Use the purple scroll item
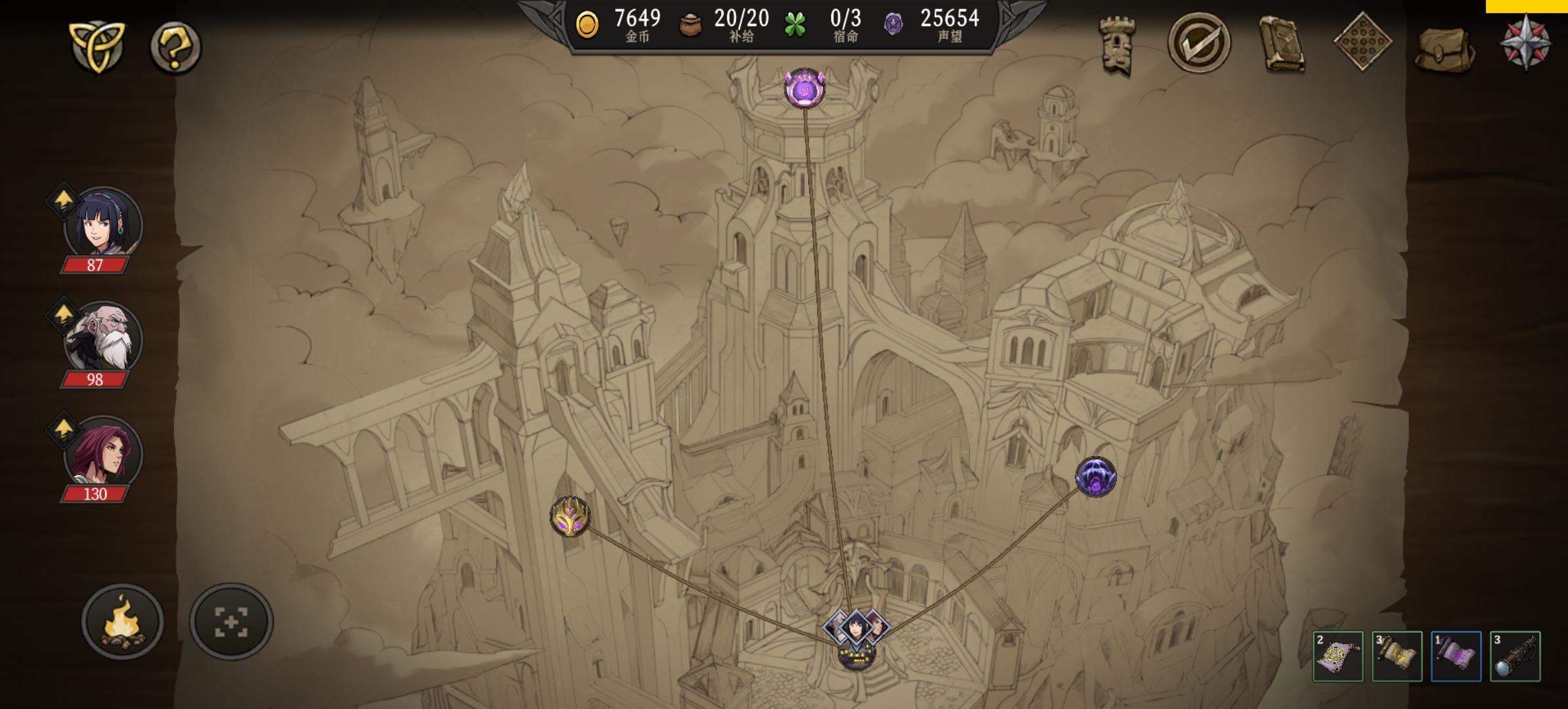This screenshot has width=1568, height=709. tap(1456, 656)
